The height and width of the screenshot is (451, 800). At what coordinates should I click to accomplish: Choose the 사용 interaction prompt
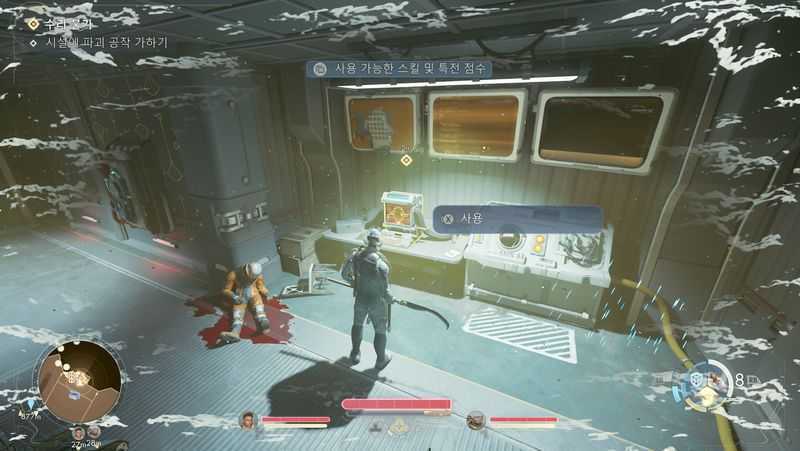pyautogui.click(x=517, y=219)
